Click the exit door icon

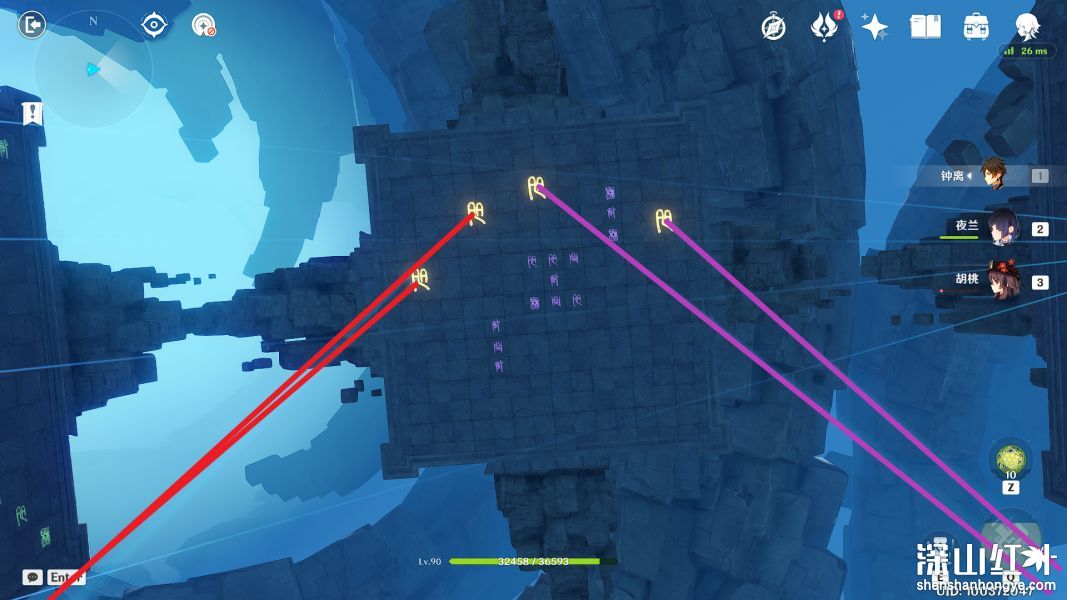[32, 25]
